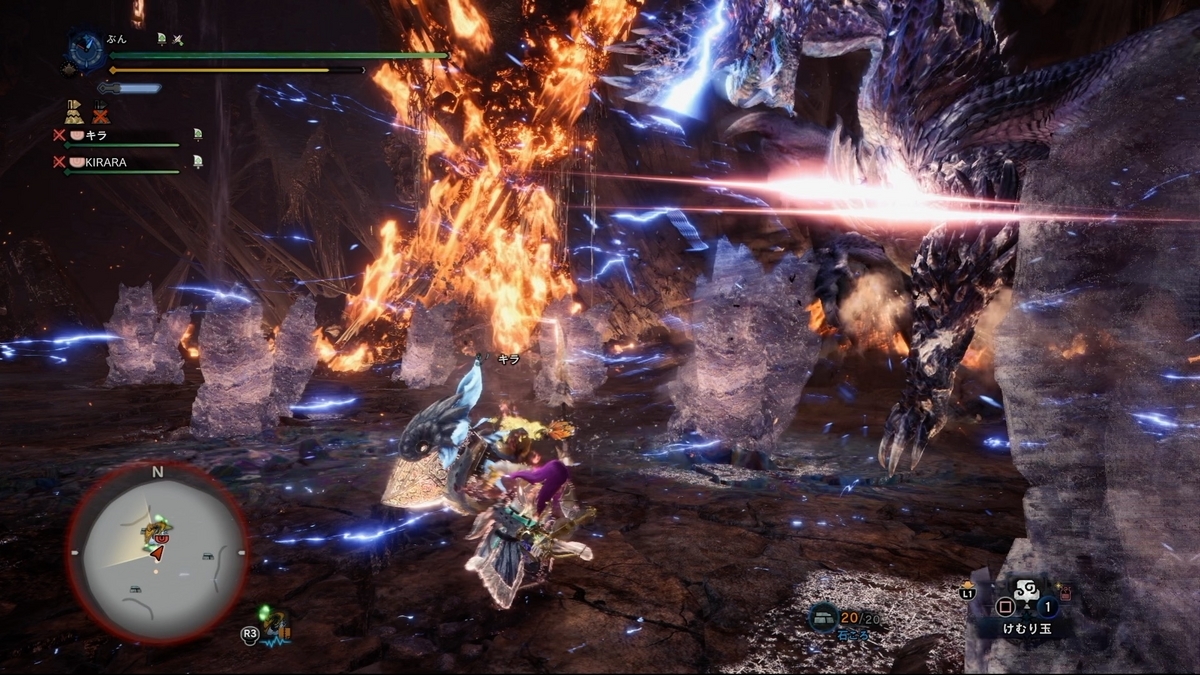Select the stone (石ころ) slinger ammo icon
The image size is (1200, 675).
coord(825,617)
